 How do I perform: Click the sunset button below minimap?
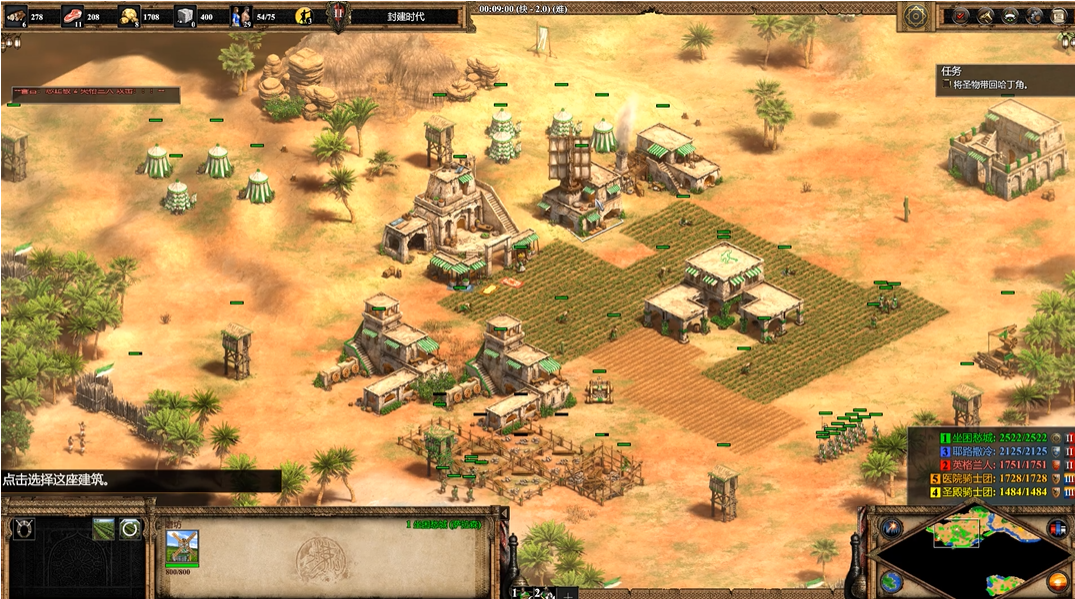pos(1056,581)
